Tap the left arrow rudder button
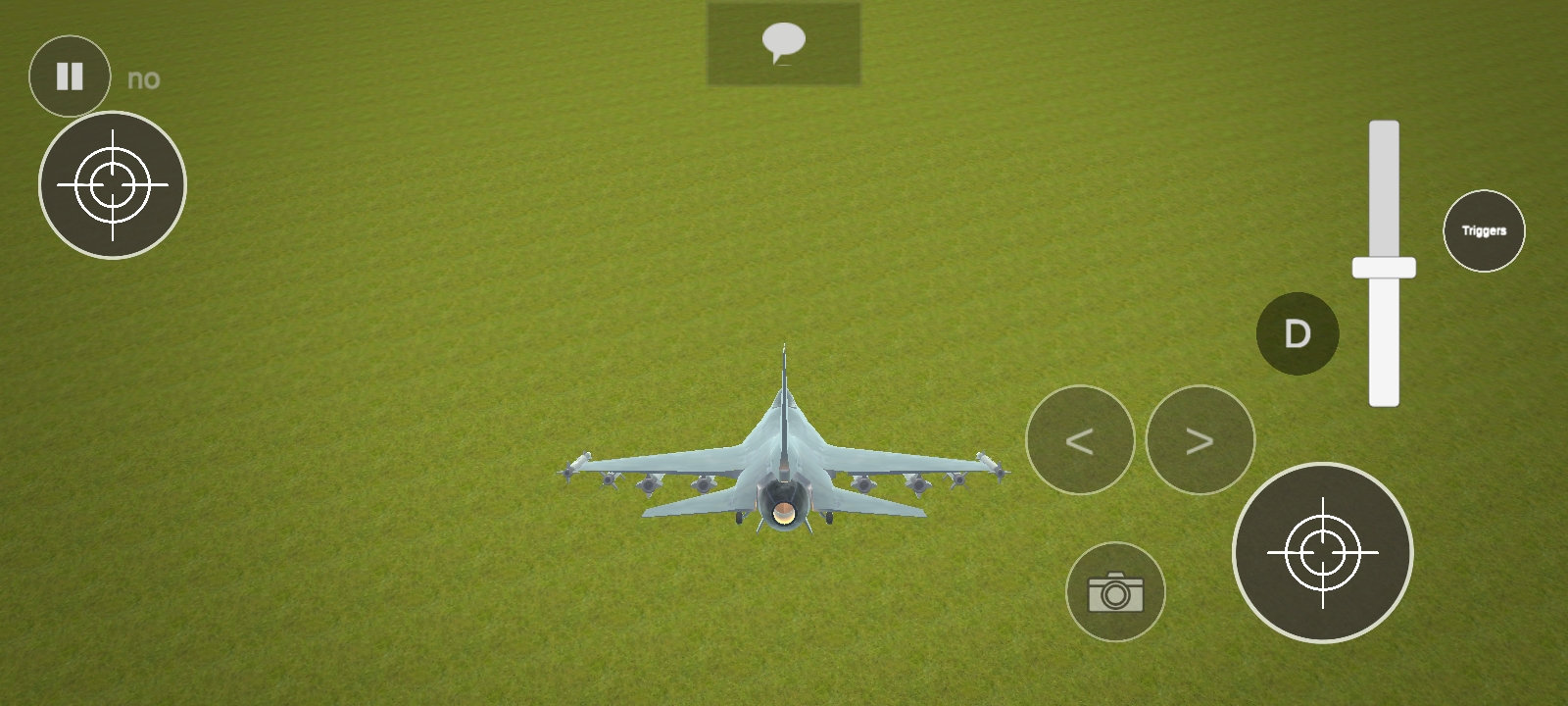 (x=1080, y=440)
